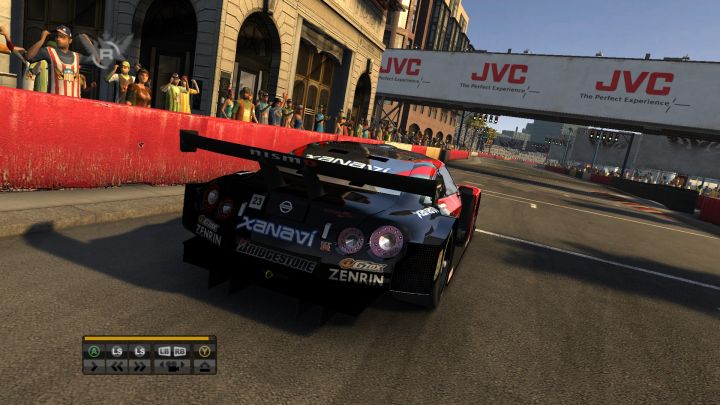The image size is (720, 405).
Task: Click the eject icon to exit replay
Action: (205, 366)
